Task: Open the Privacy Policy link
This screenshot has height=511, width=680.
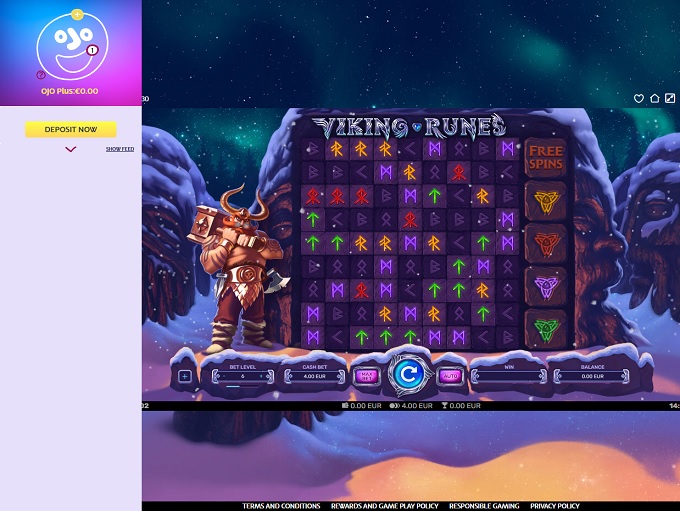Action: (555, 506)
